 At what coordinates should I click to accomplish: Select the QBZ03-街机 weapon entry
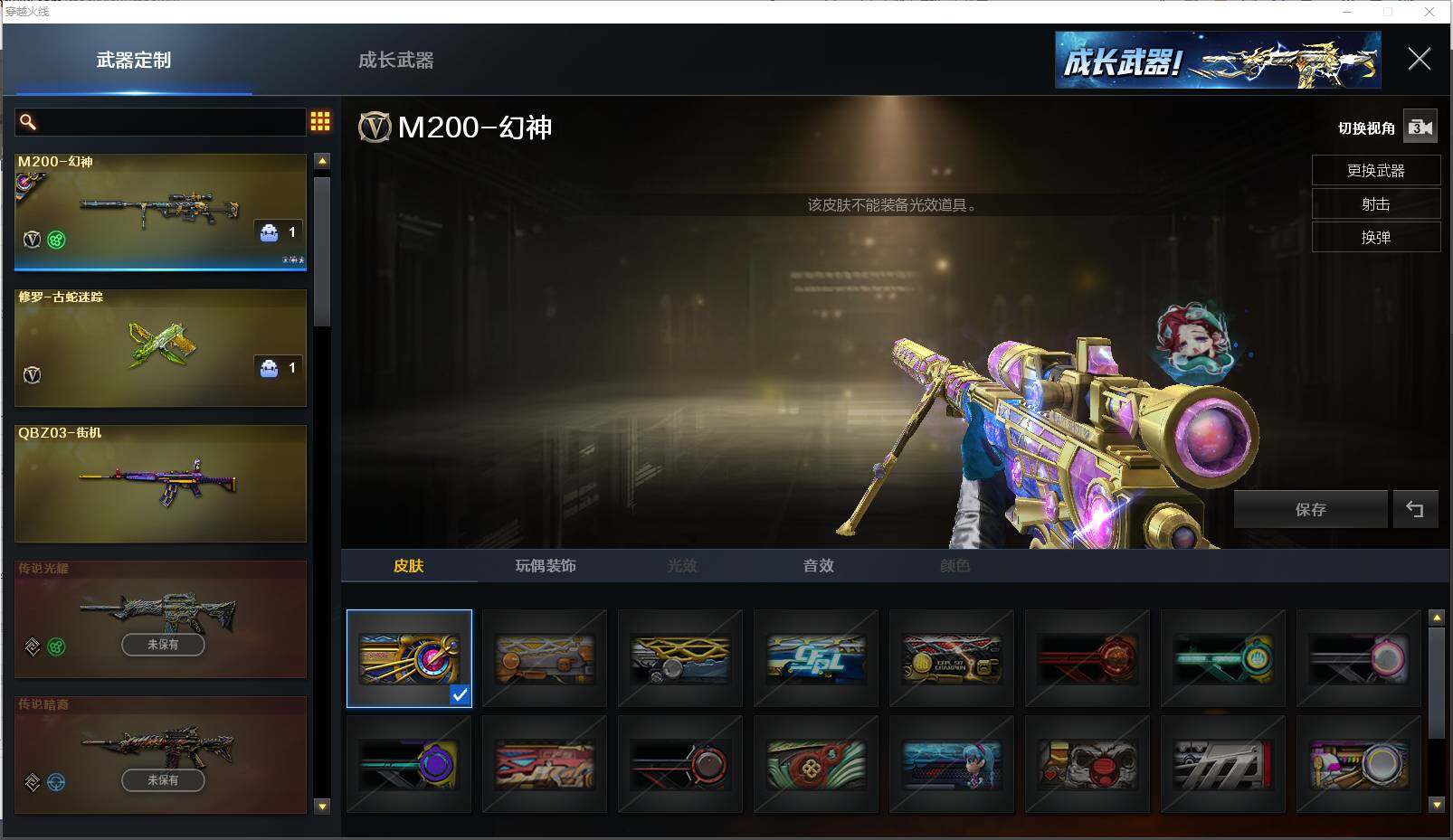(160, 483)
